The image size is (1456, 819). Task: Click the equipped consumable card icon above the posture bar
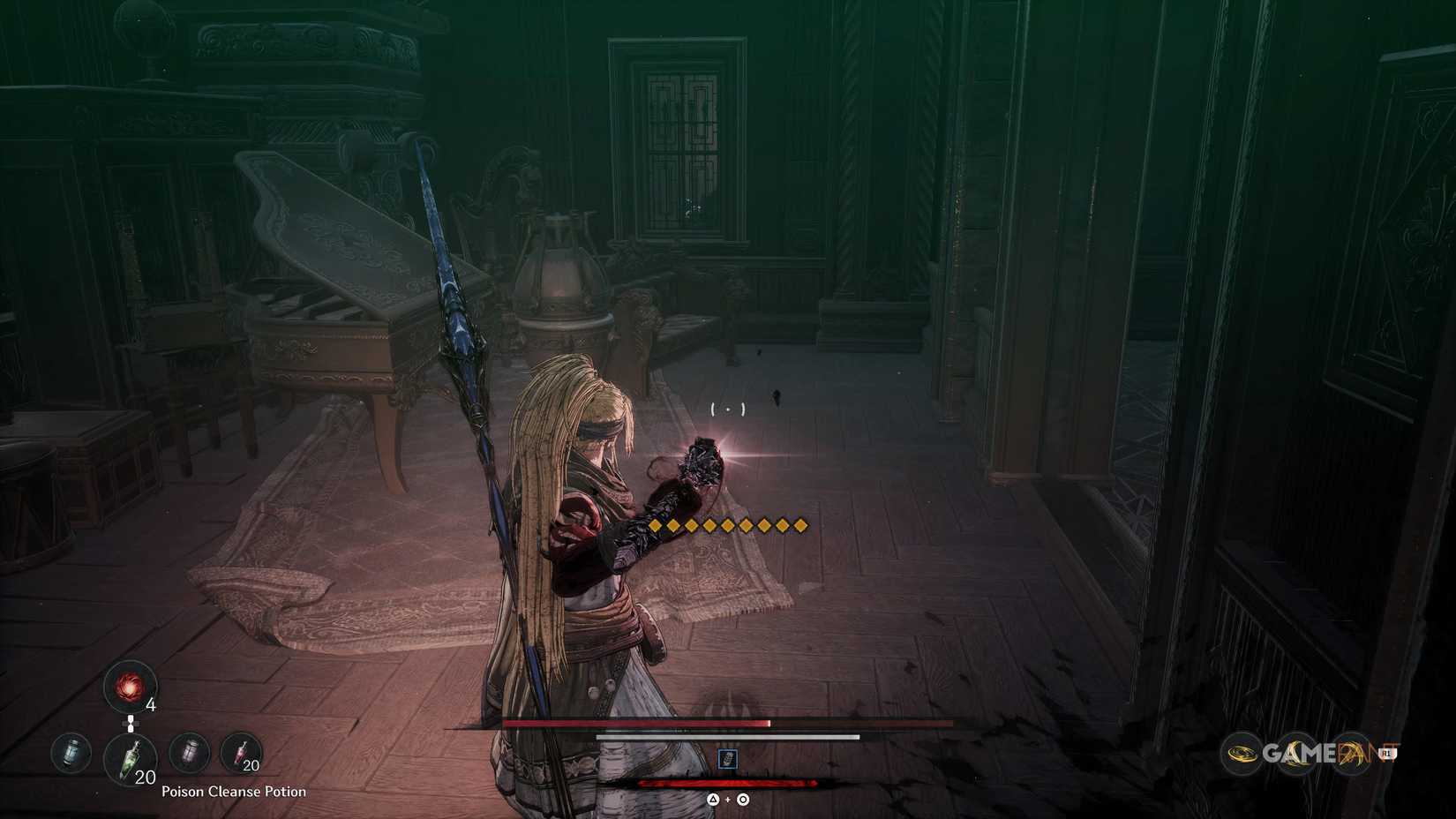(x=729, y=757)
